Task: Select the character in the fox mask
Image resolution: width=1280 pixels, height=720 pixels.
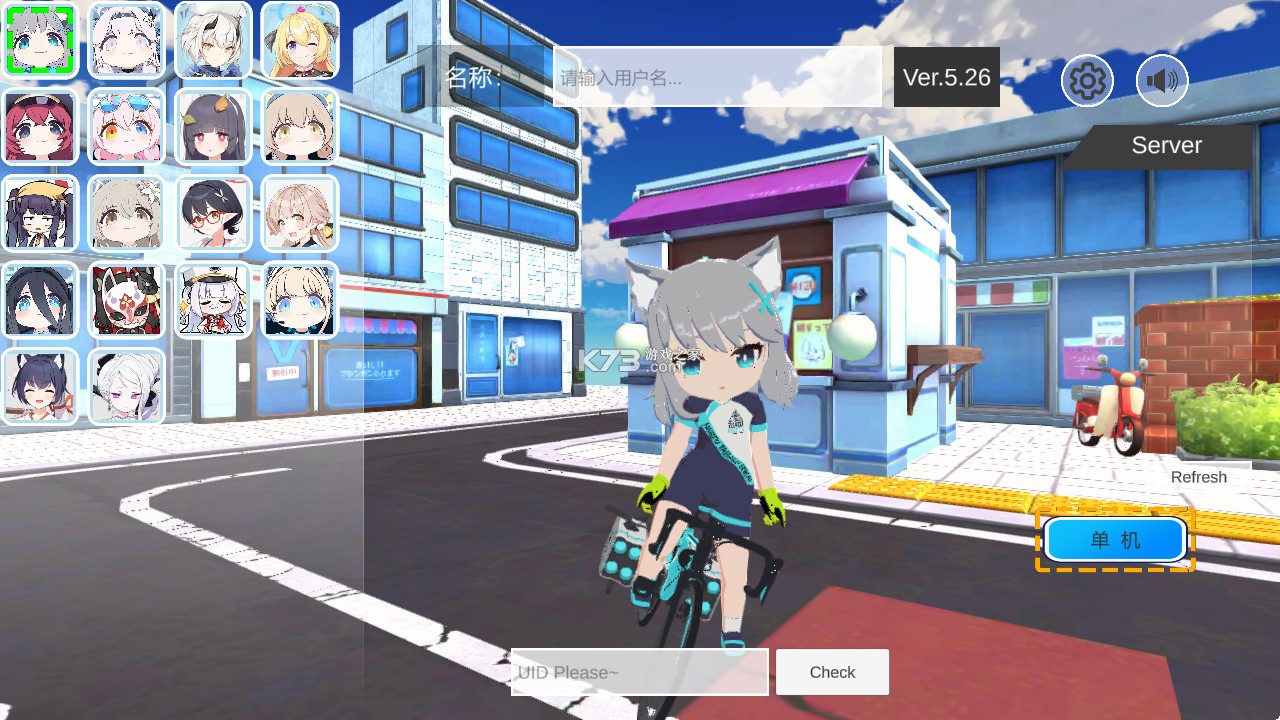Action: pos(126,299)
